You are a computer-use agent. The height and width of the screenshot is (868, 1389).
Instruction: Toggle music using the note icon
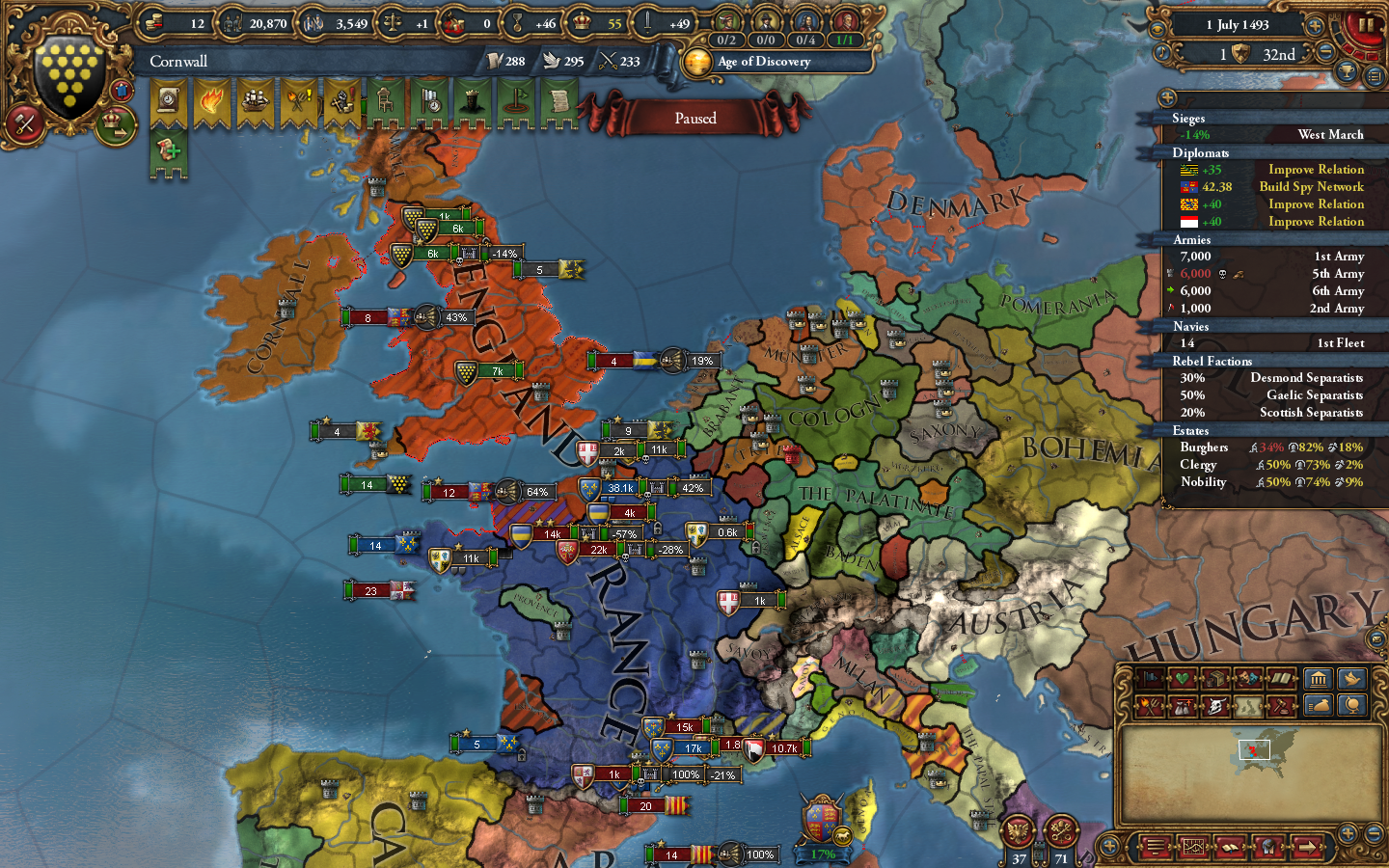pyautogui.click(x=1162, y=52)
